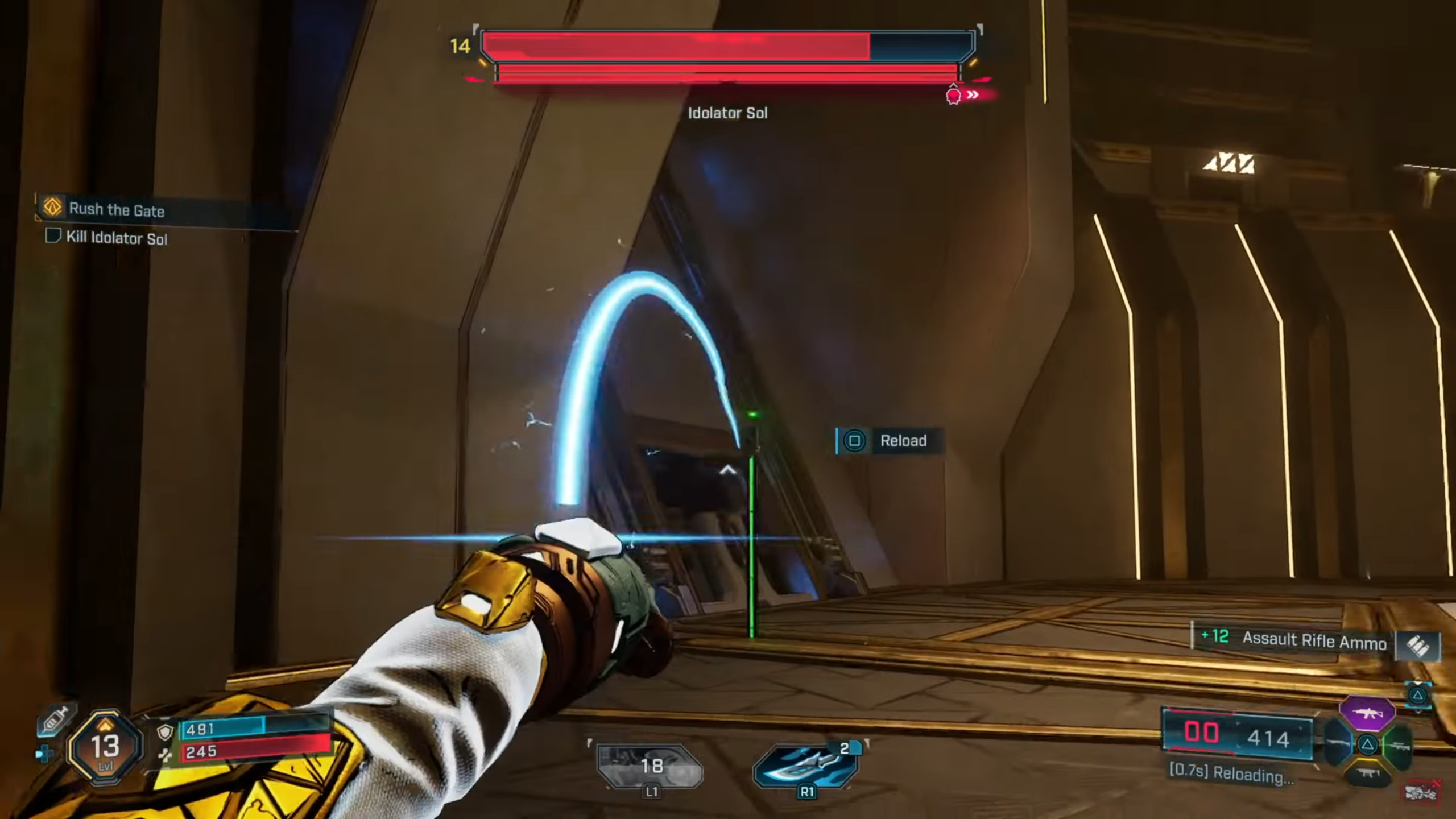1456x819 pixels.
Task: Switch to the green sniper rifle slot
Action: (x=1399, y=746)
